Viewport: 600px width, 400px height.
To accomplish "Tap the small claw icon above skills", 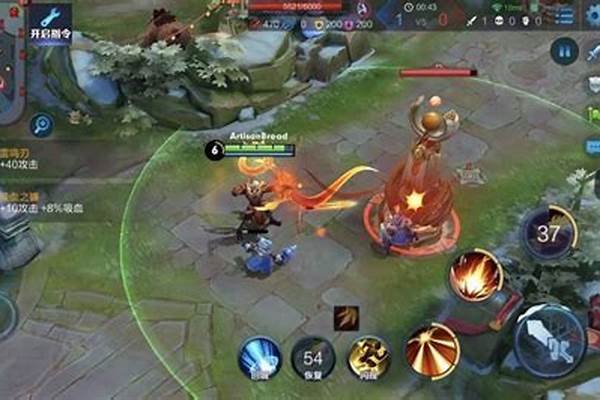I will pyautogui.click(x=345, y=317).
